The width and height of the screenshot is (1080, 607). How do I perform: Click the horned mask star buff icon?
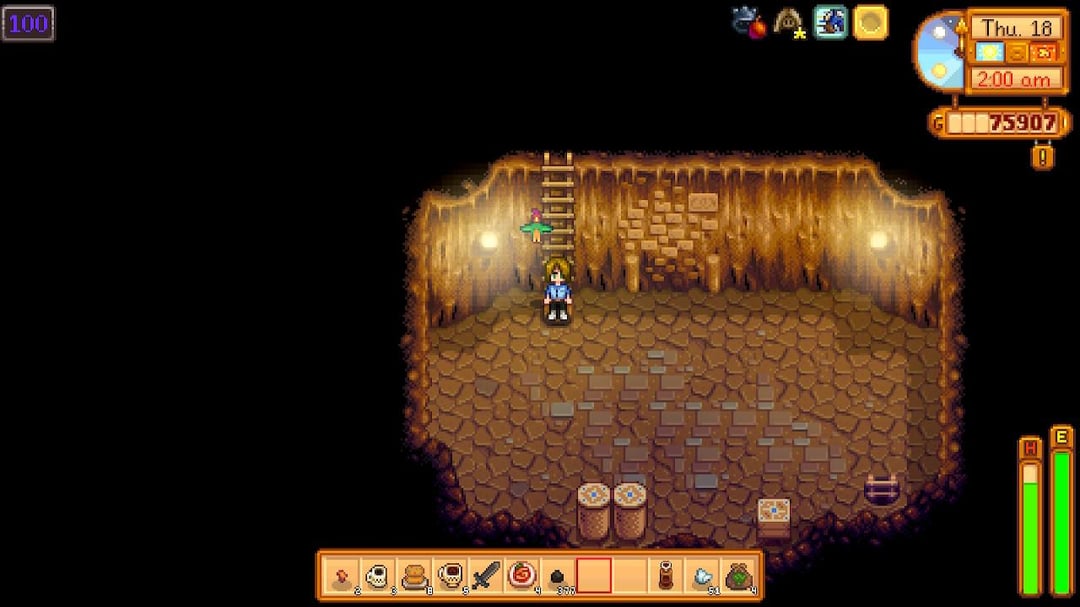coord(790,22)
